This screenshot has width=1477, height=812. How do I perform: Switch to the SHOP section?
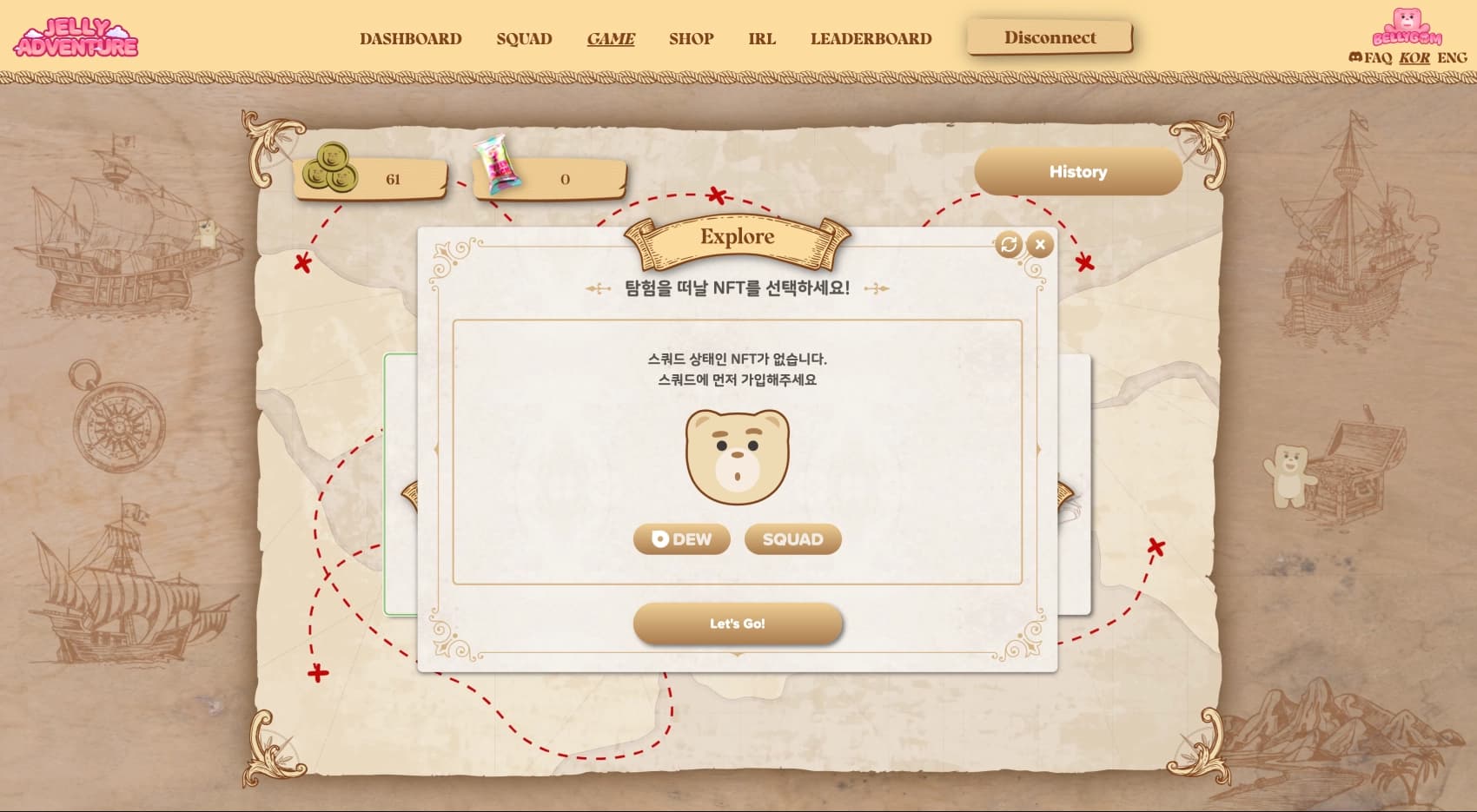(691, 38)
